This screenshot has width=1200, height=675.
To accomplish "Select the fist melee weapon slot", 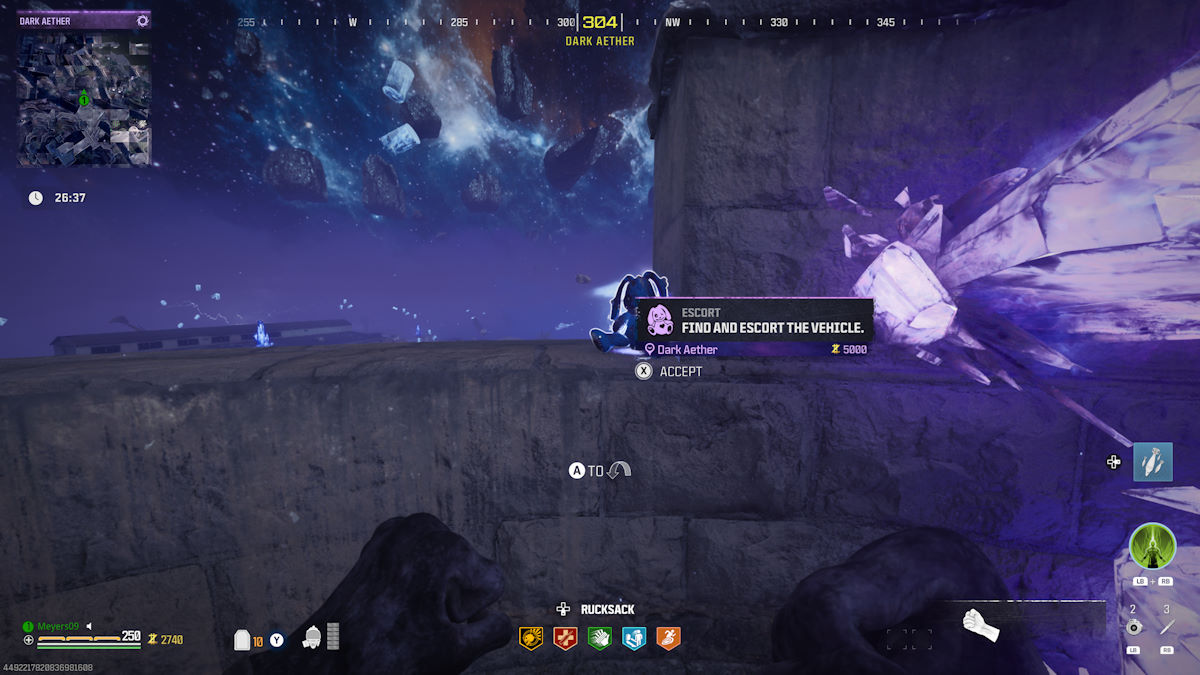I will (980, 624).
